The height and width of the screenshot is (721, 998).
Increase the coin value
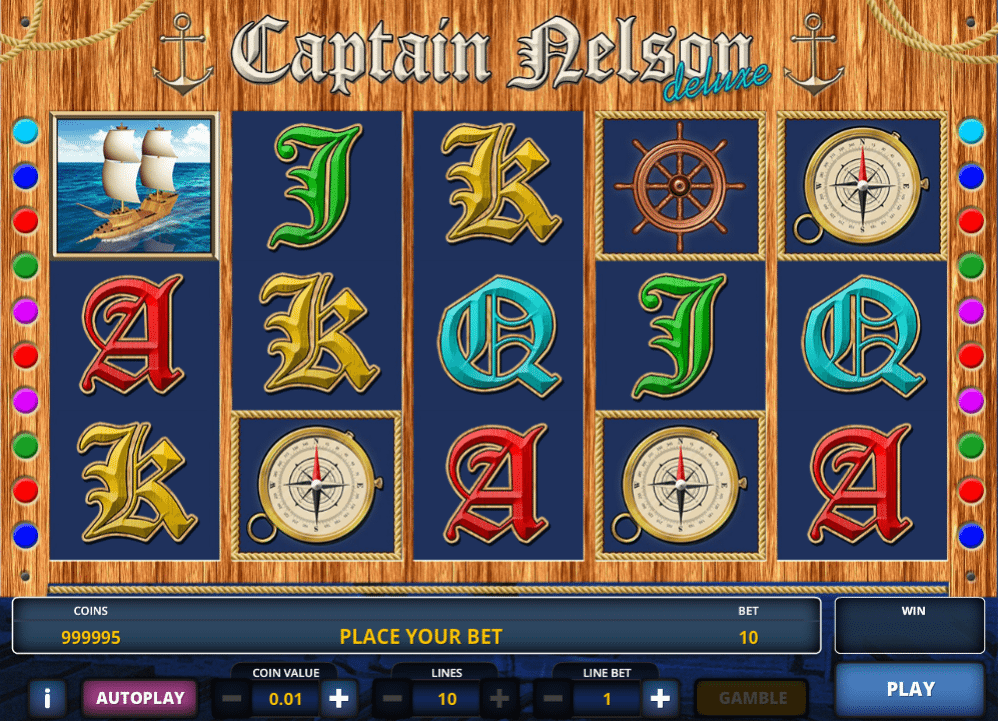[339, 698]
